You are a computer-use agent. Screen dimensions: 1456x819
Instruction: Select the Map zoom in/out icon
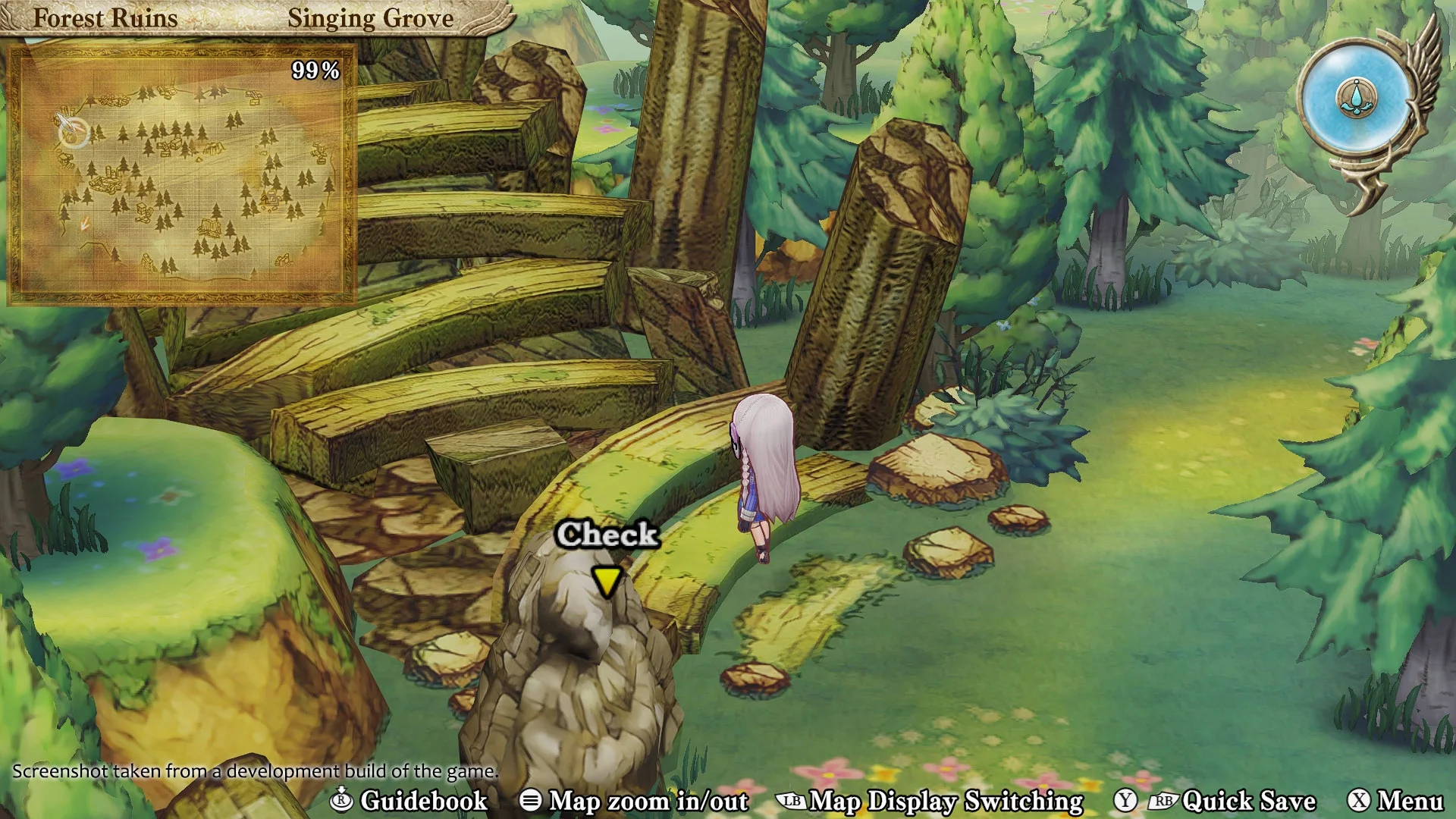tap(531, 801)
